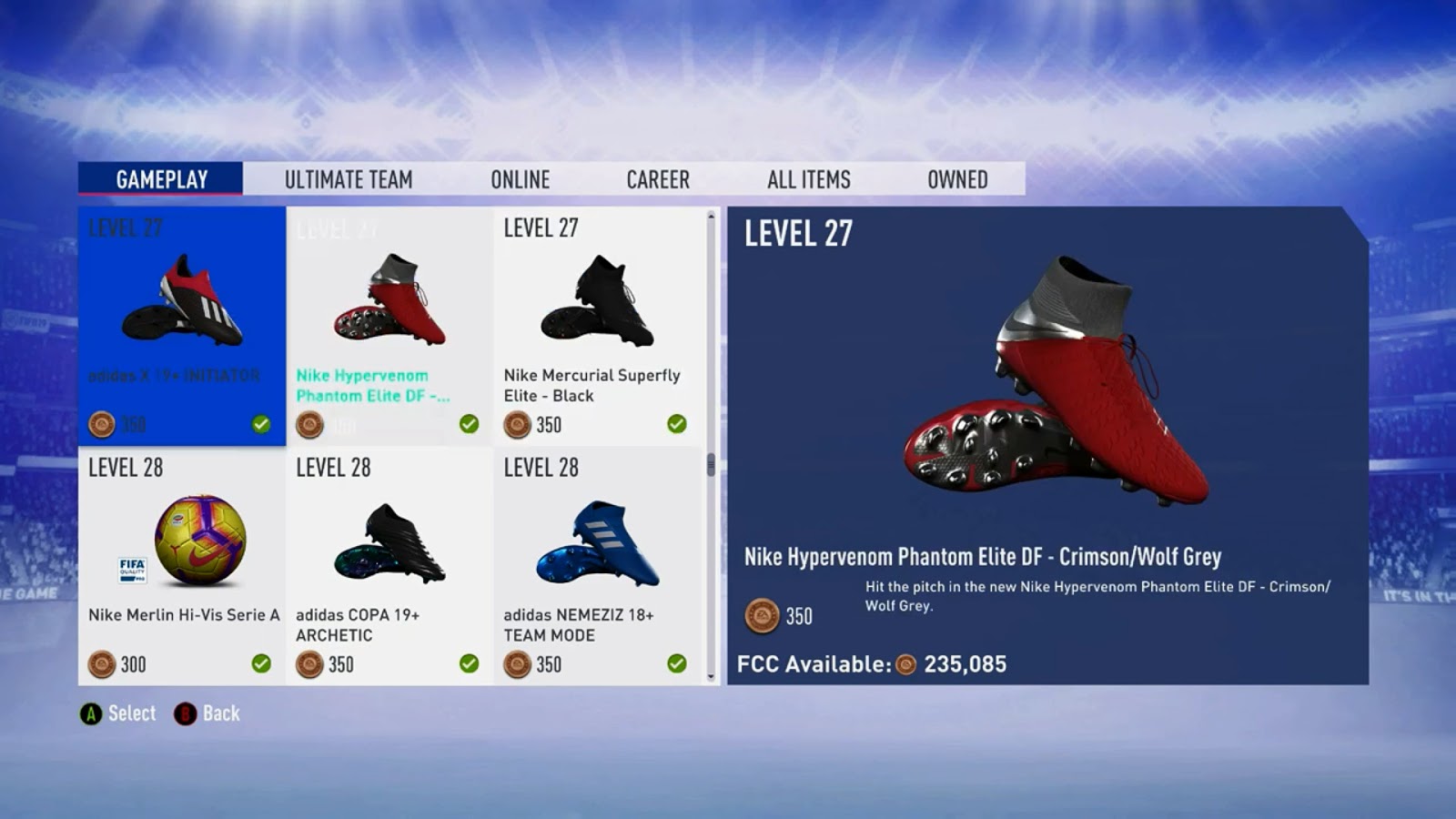Screen dimensions: 1456x819
Task: Open the CAREER tab
Action: [657, 179]
